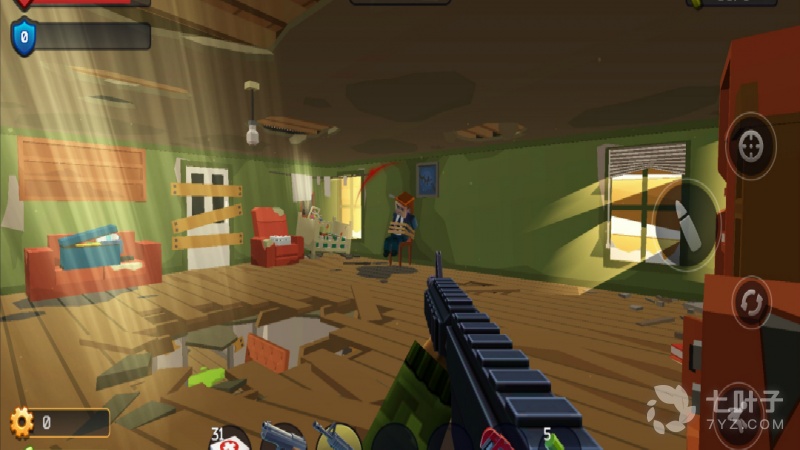Image resolution: width=800 pixels, height=450 pixels.
Task: Hit the circular arrows reload button
Action: tap(750, 301)
